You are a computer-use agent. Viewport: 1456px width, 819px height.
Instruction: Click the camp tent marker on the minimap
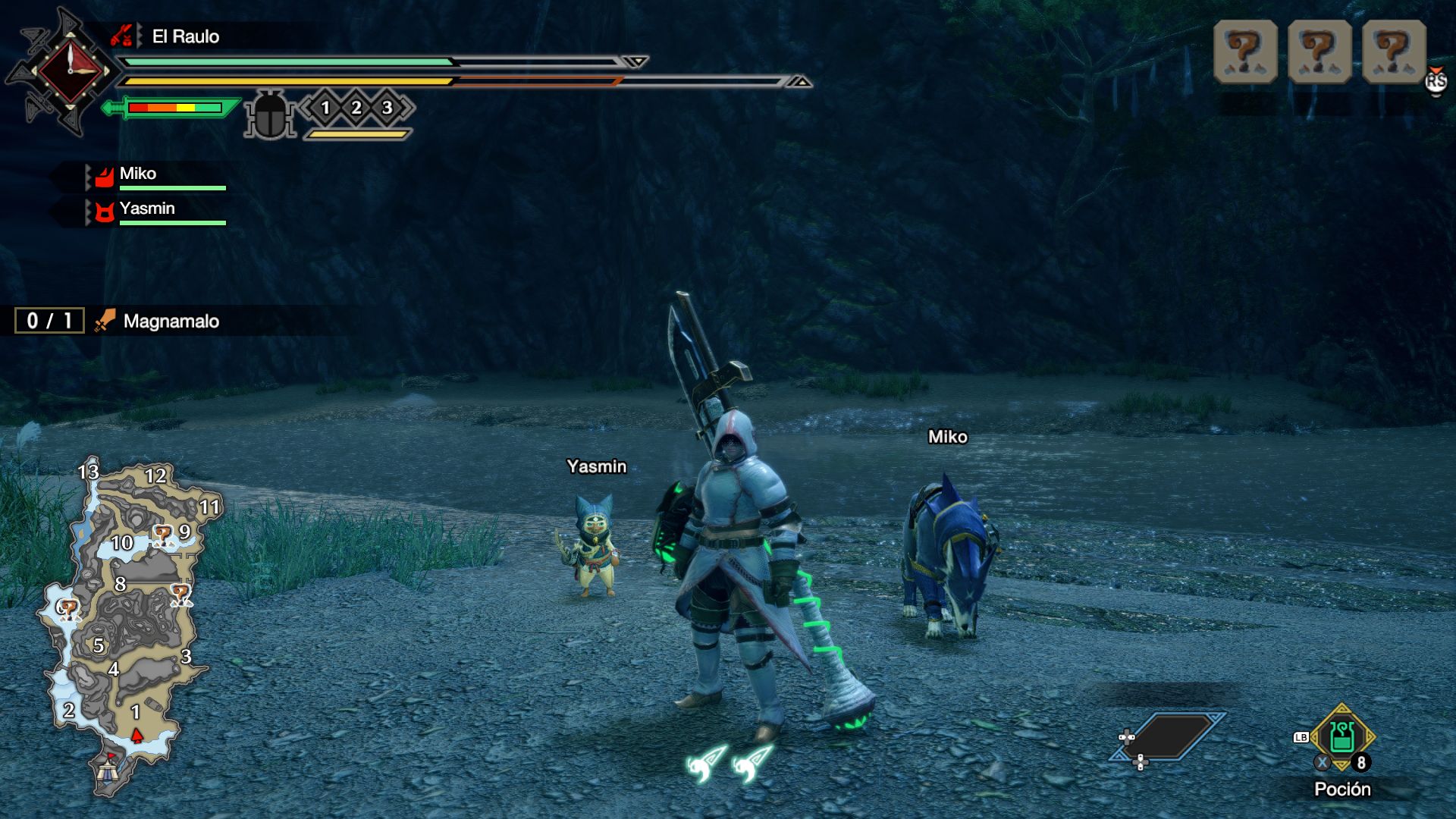point(107,770)
